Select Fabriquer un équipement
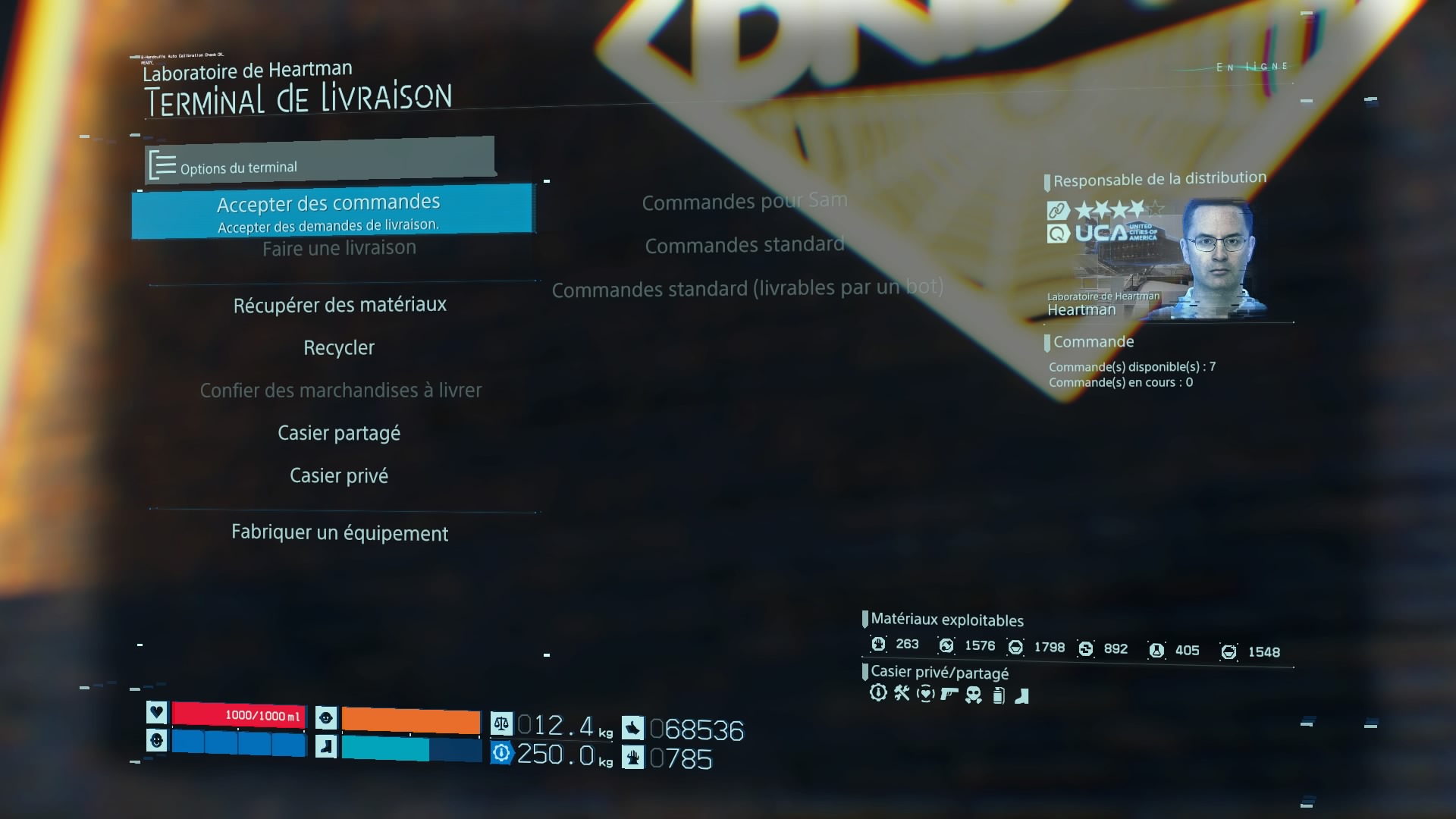The width and height of the screenshot is (1456, 819). click(340, 533)
